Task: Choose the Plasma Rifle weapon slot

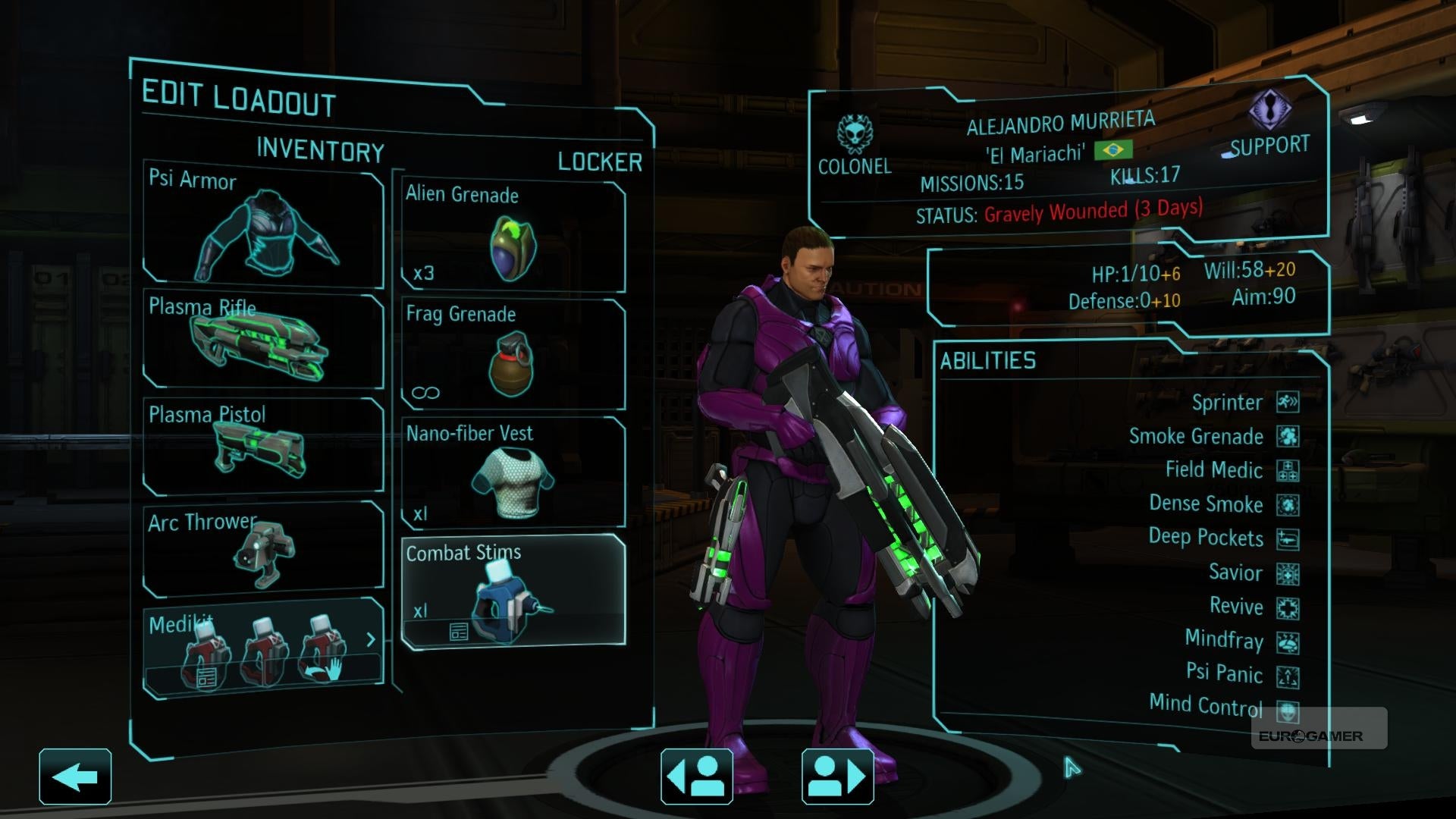Action: (263, 340)
